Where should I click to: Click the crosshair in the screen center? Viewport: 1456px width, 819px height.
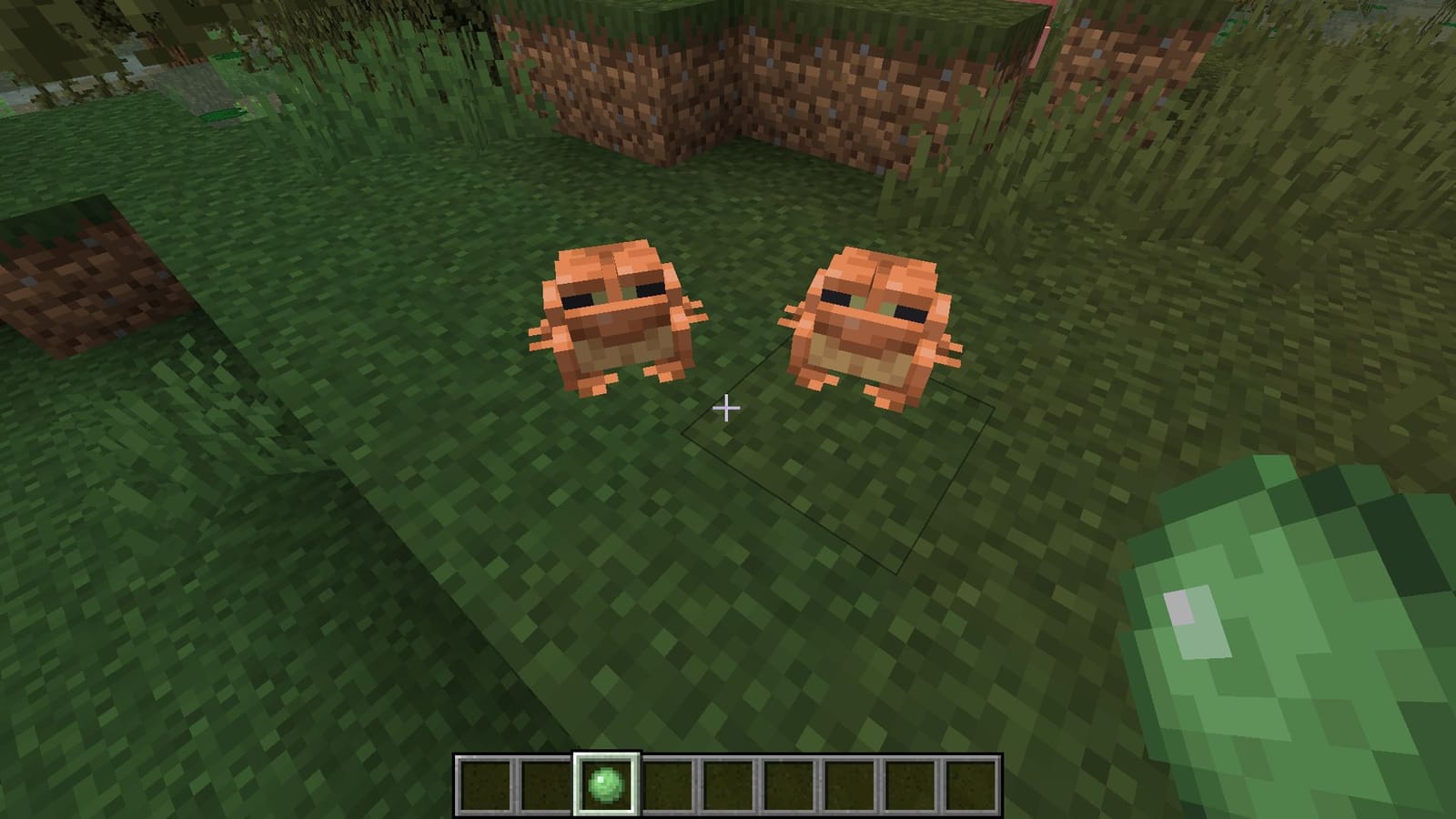[x=728, y=409]
